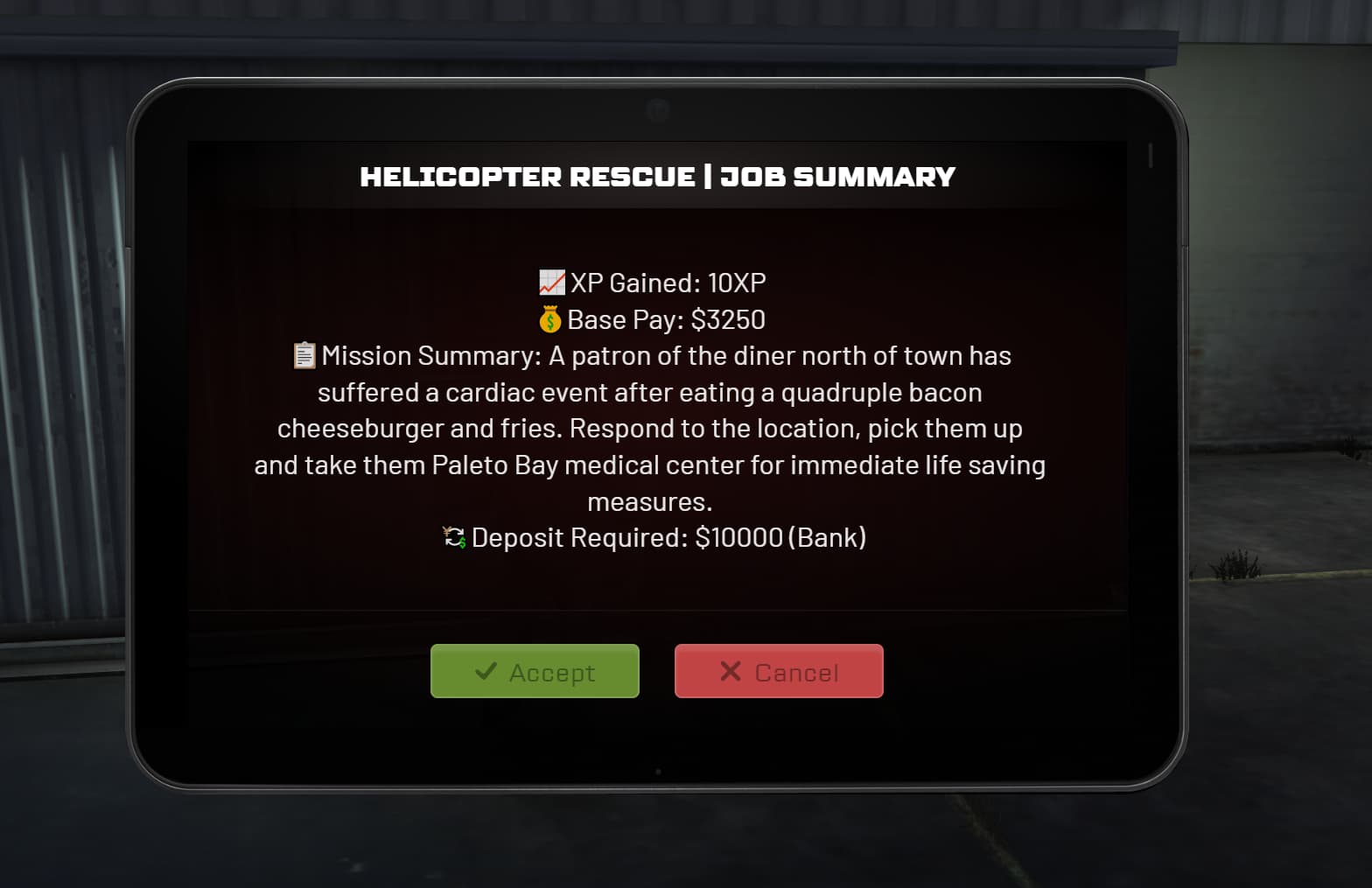The height and width of the screenshot is (888, 1372).
Task: Click the tablet front camera dot at top
Action: point(656,107)
